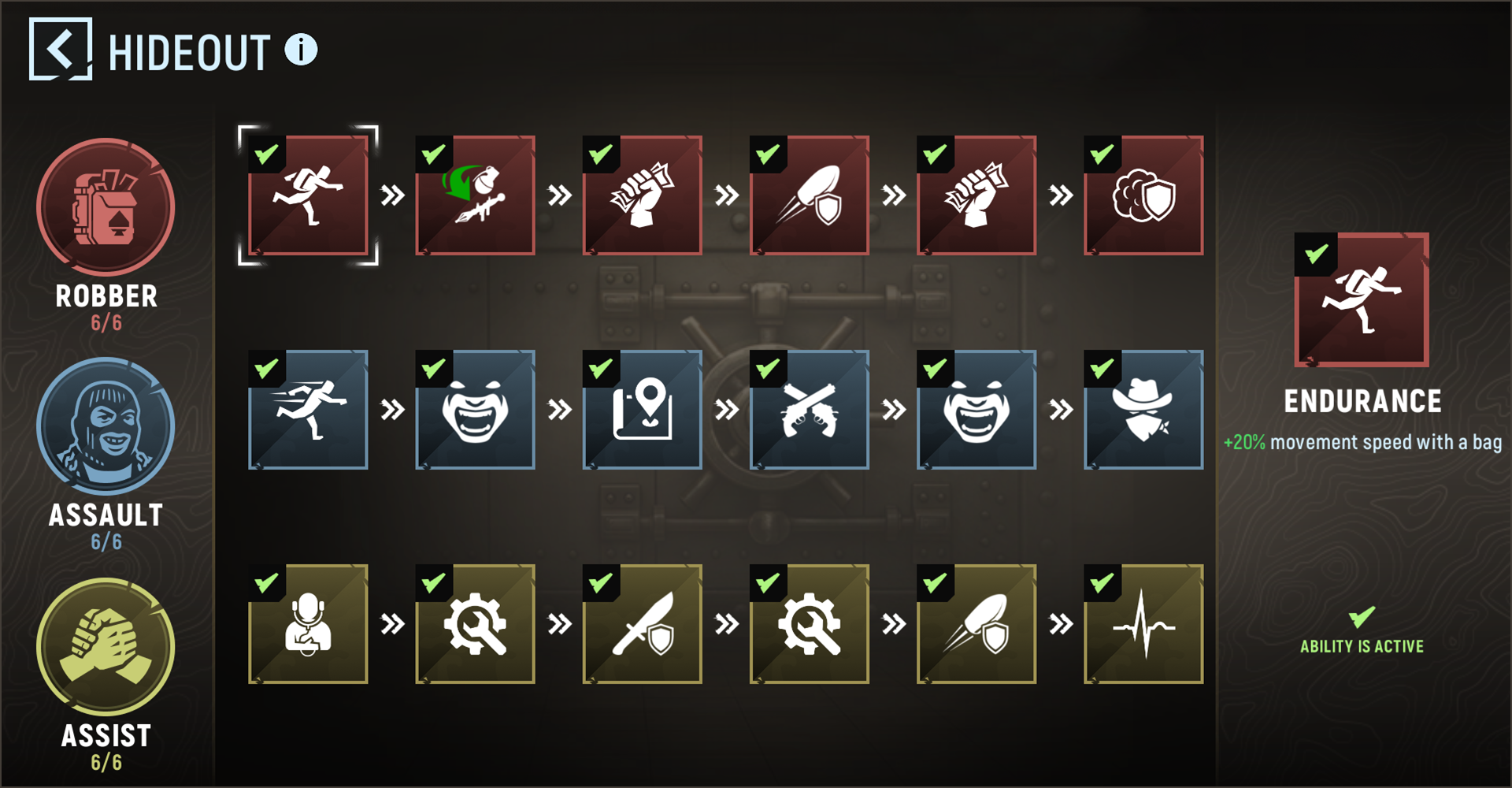Viewport: 1512px width, 788px height.
Task: Open the Hideout info tooltip icon
Action: (x=301, y=50)
